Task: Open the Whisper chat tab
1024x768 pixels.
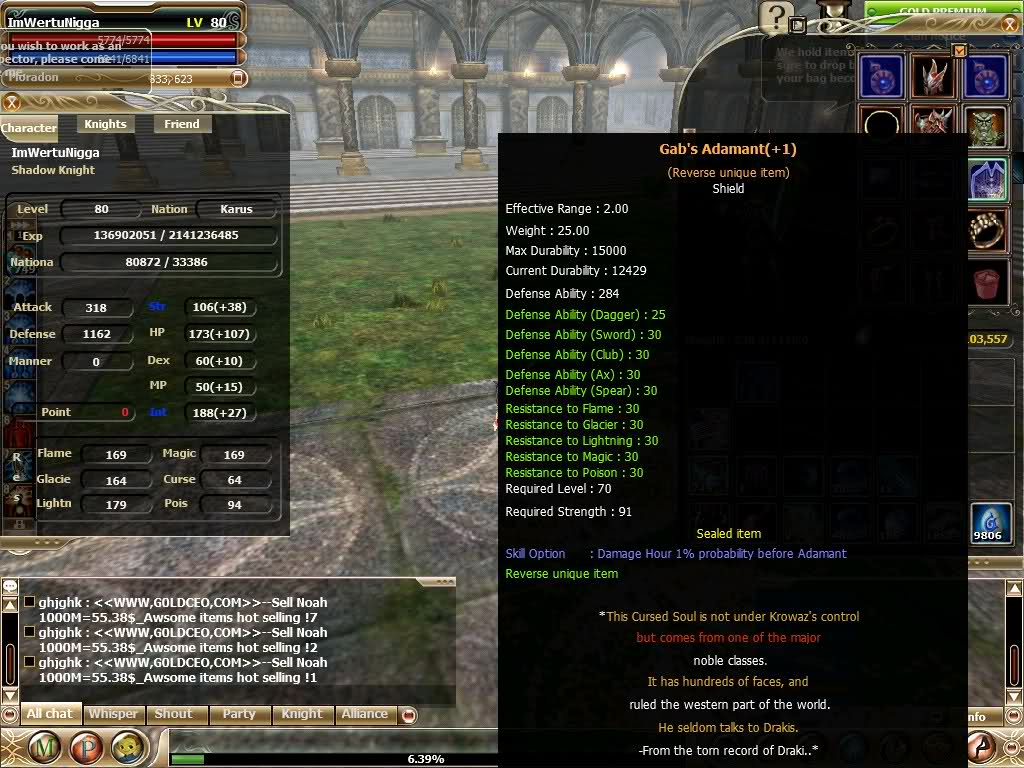Action: 113,714
